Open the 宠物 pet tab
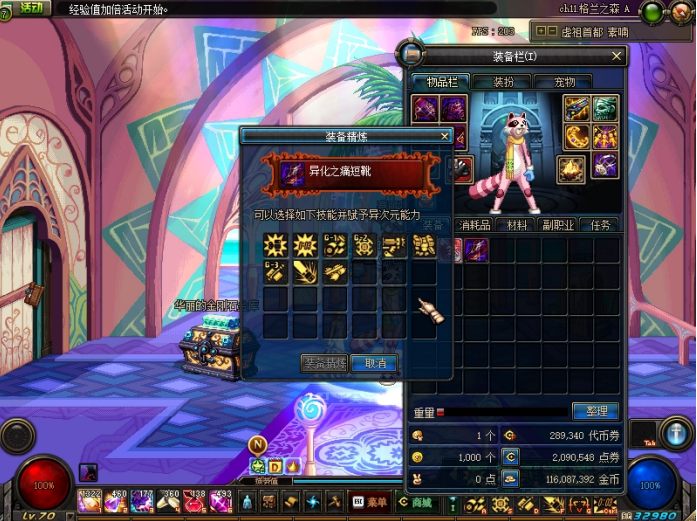Screen dimensions: 697x521 click(561, 82)
